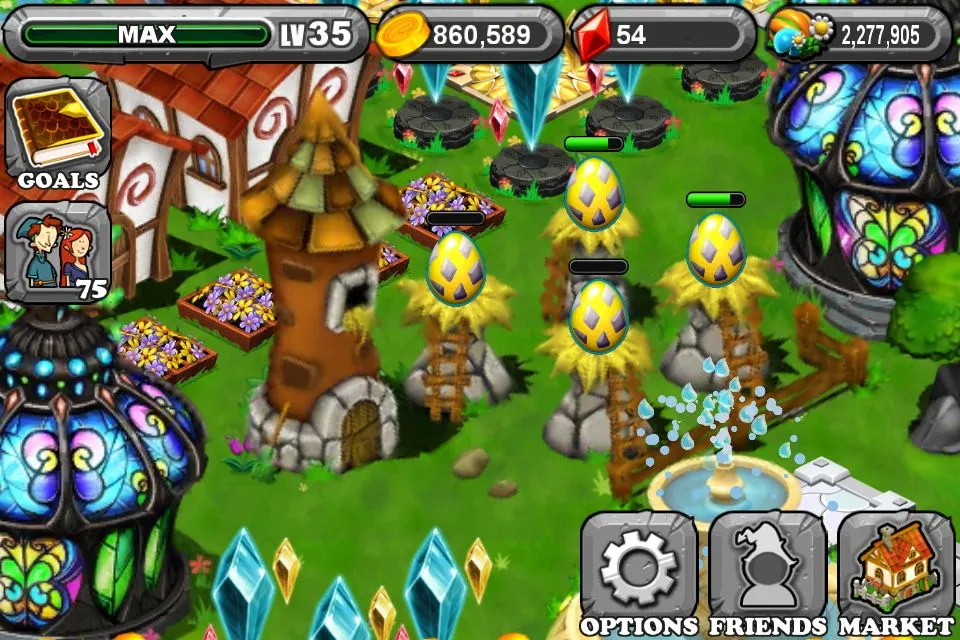The width and height of the screenshot is (960, 640).
Task: Open the Friends wizard menu
Action: pos(767,573)
